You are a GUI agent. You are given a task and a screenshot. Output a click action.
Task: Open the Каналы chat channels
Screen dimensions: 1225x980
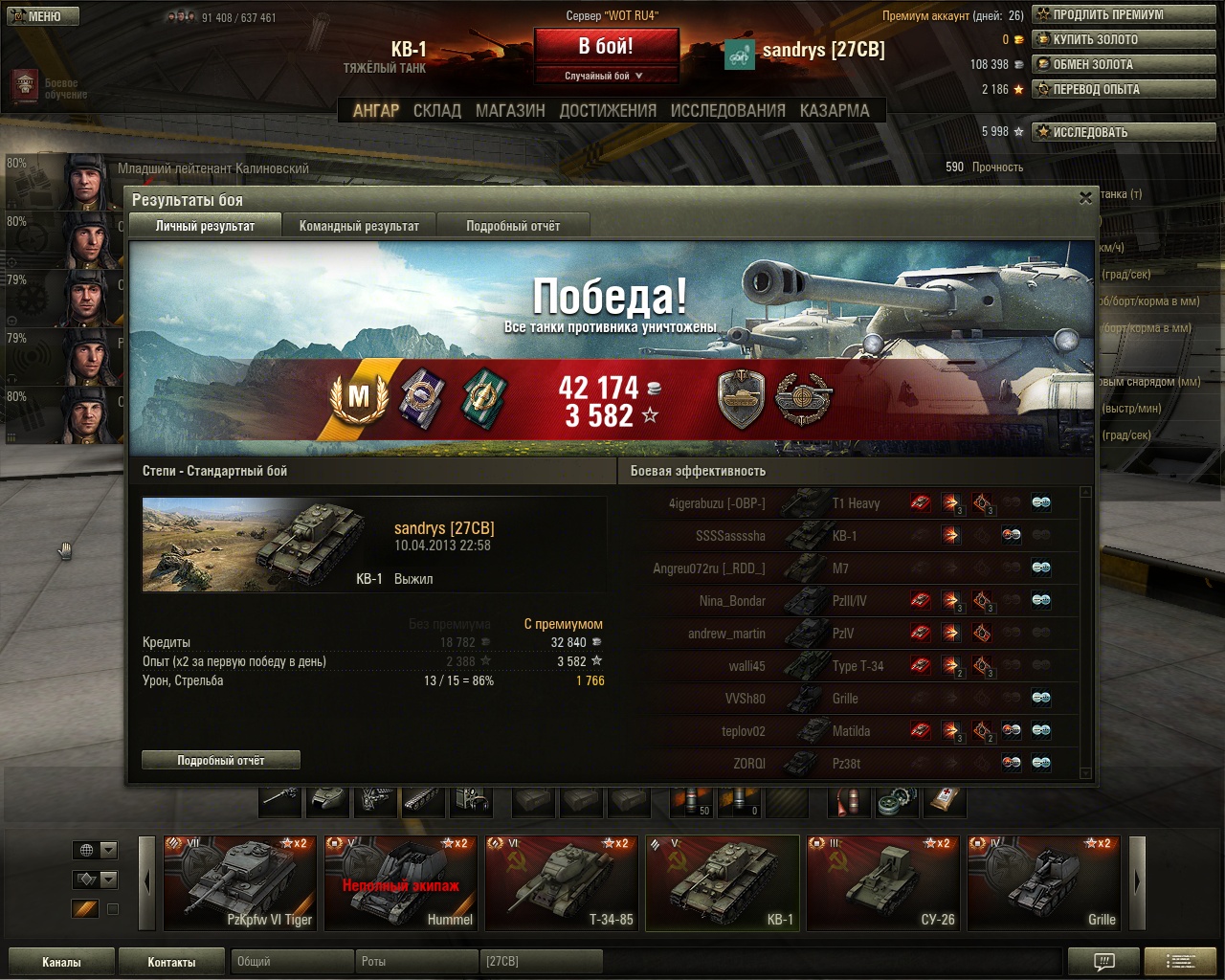tap(61, 962)
